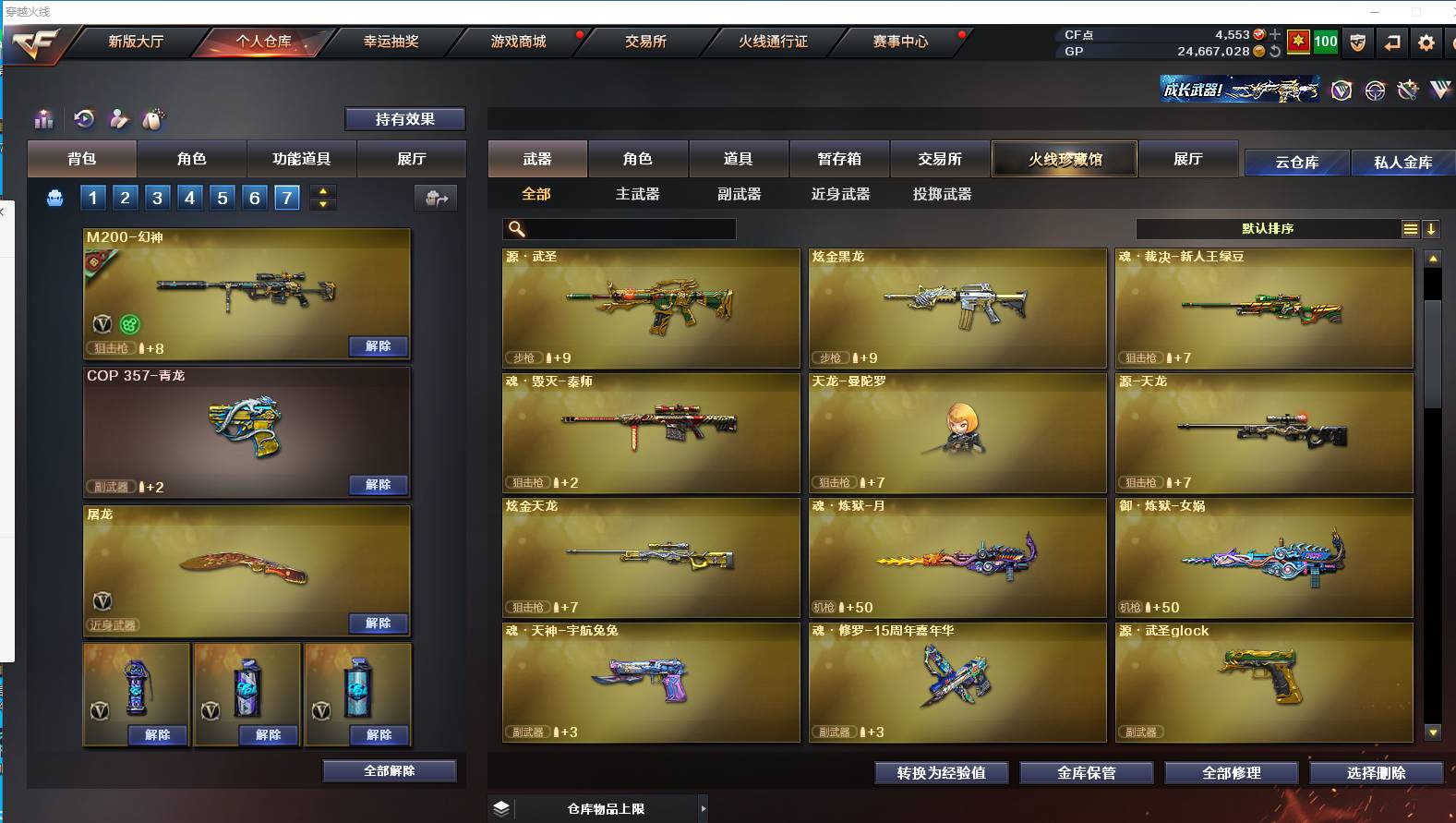Click the 转换为经验值 button
This screenshot has height=823, width=1456.
941,772
